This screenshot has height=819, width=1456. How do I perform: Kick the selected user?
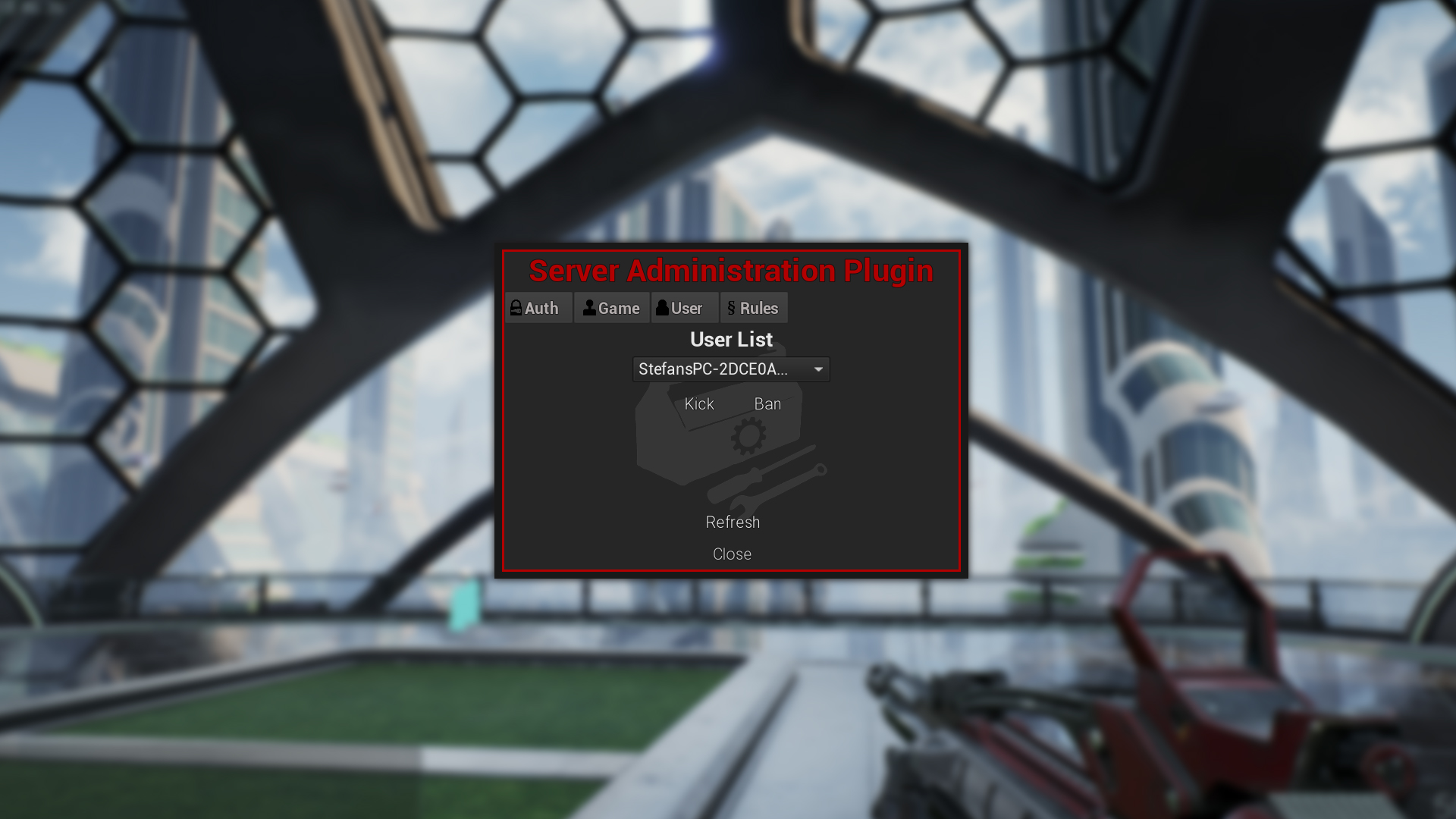click(698, 403)
